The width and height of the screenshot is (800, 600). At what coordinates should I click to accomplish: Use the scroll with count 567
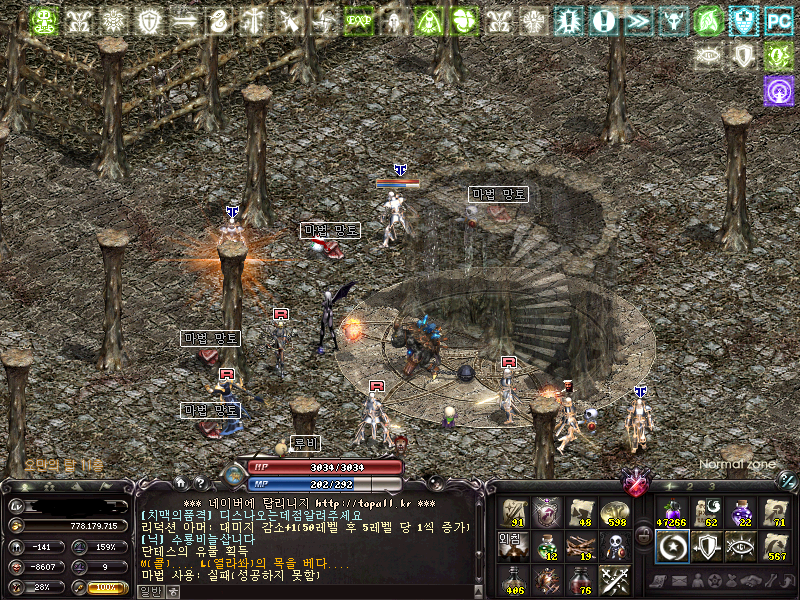776,546
